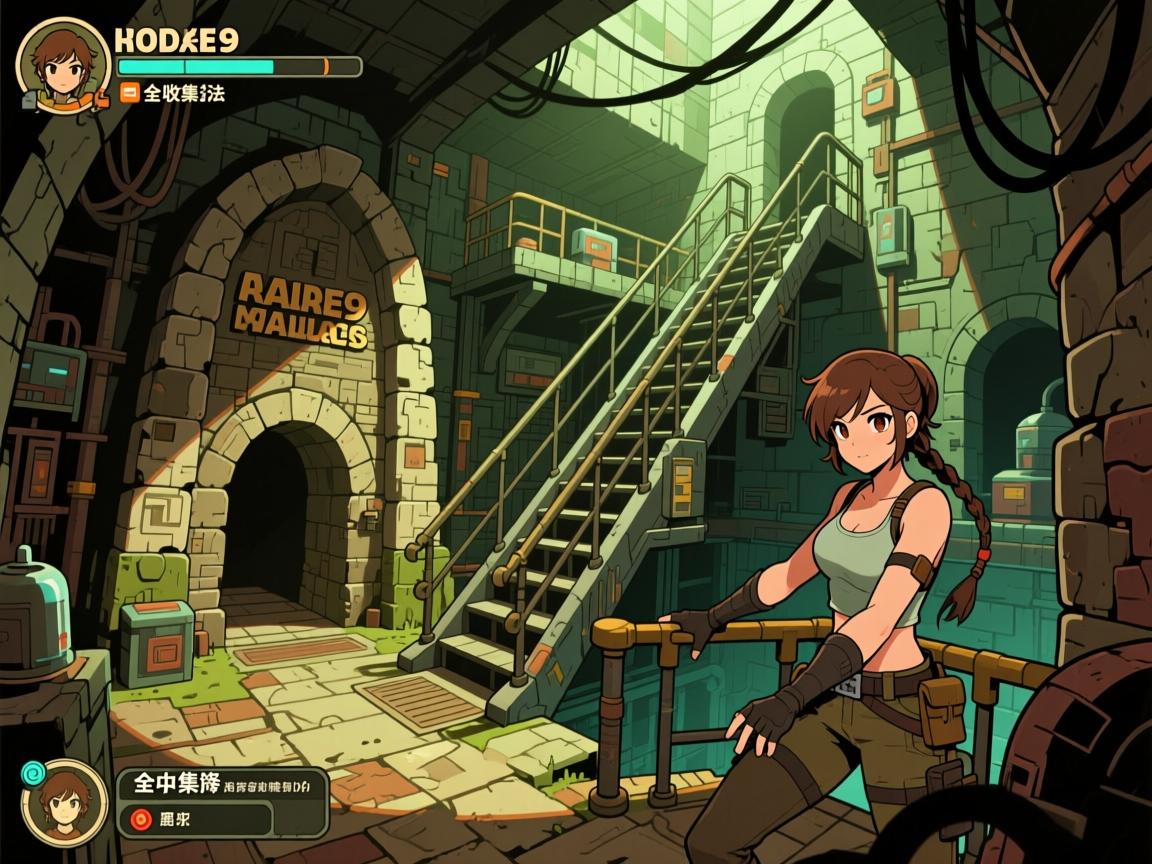Select the companion portrait with the teal swirl

tap(66, 804)
